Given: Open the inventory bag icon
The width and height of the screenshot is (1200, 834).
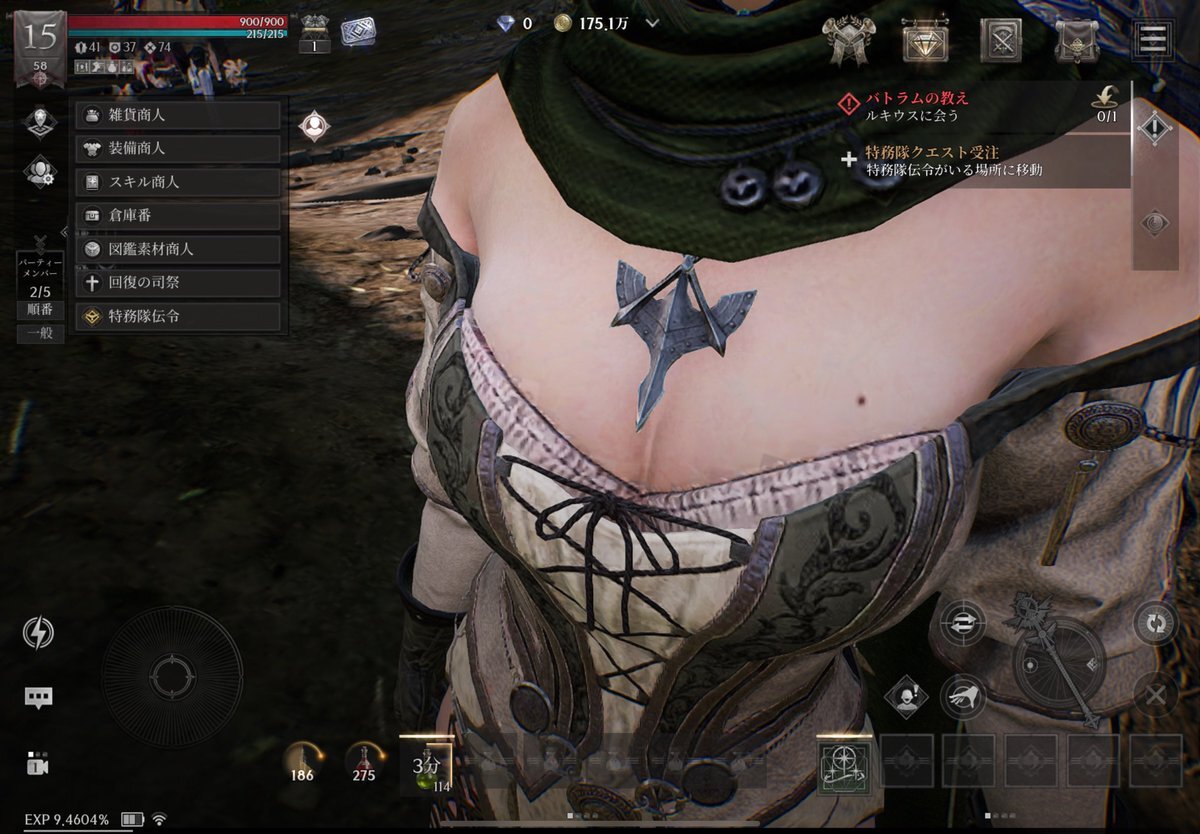Looking at the screenshot, I should pos(1077,41).
